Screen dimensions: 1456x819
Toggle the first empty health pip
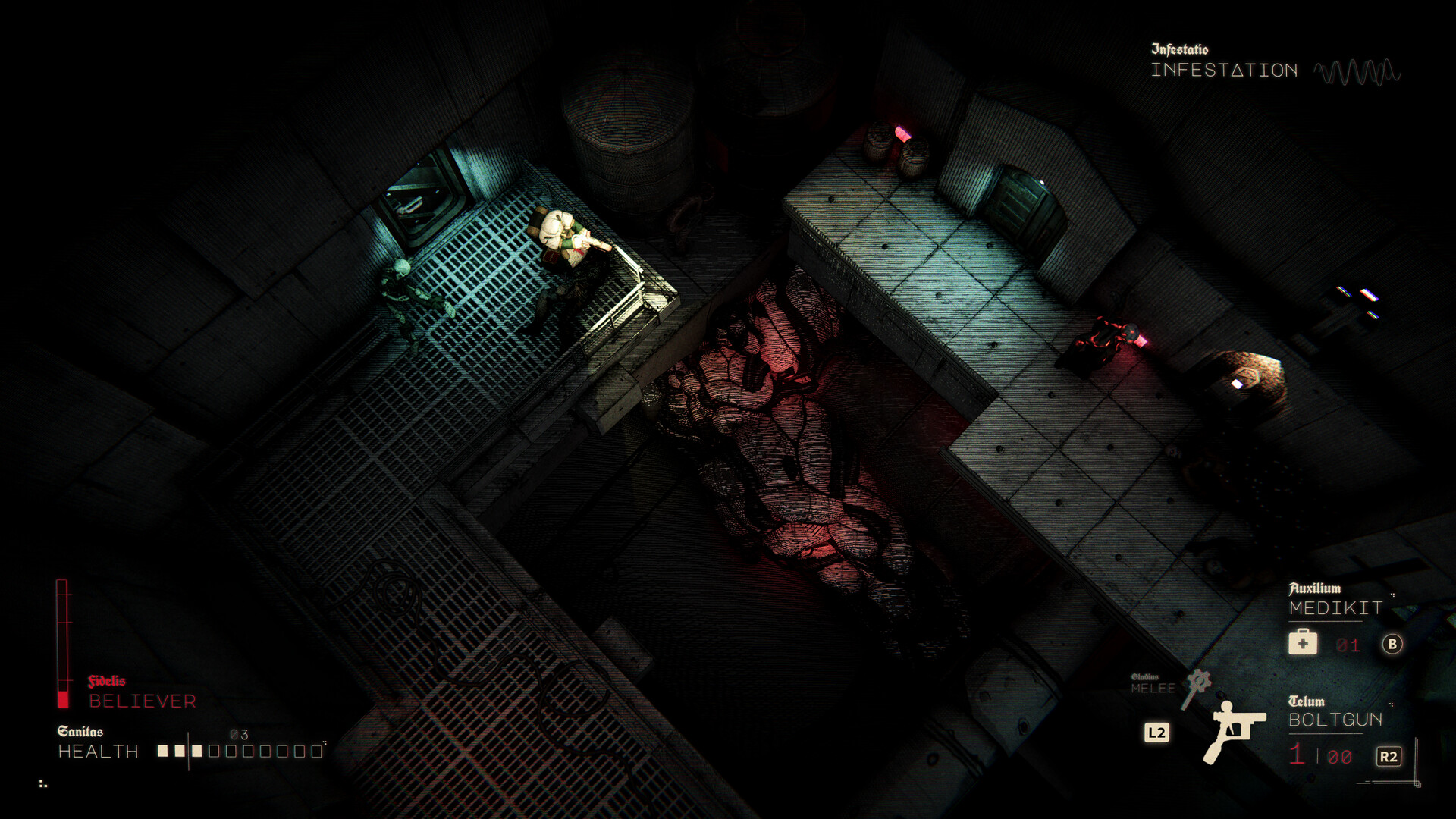[215, 752]
